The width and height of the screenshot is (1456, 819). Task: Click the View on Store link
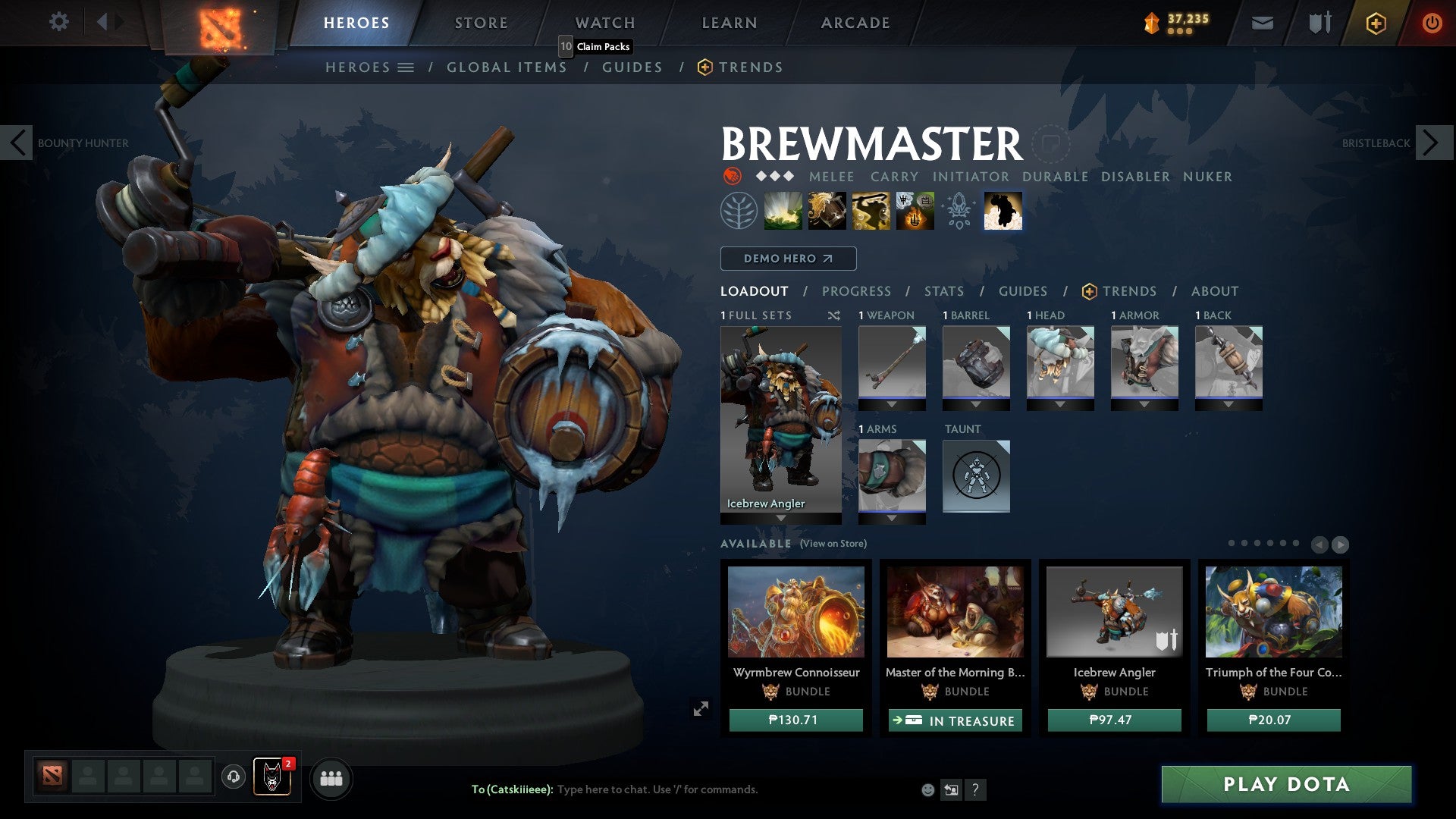click(834, 544)
